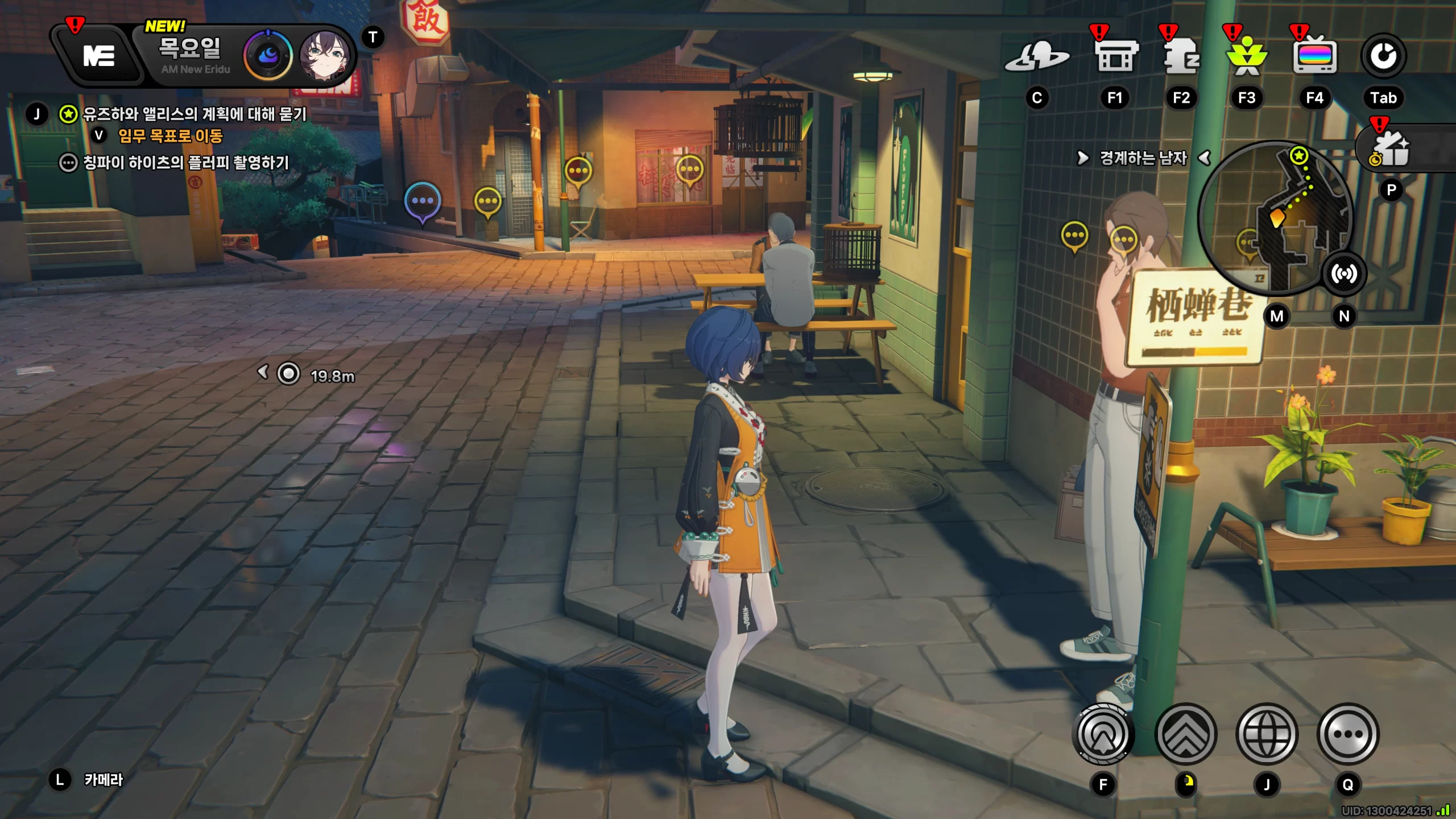Image resolution: width=1456 pixels, height=819 pixels.
Task: Tap the globe button at bottom
Action: [1267, 734]
